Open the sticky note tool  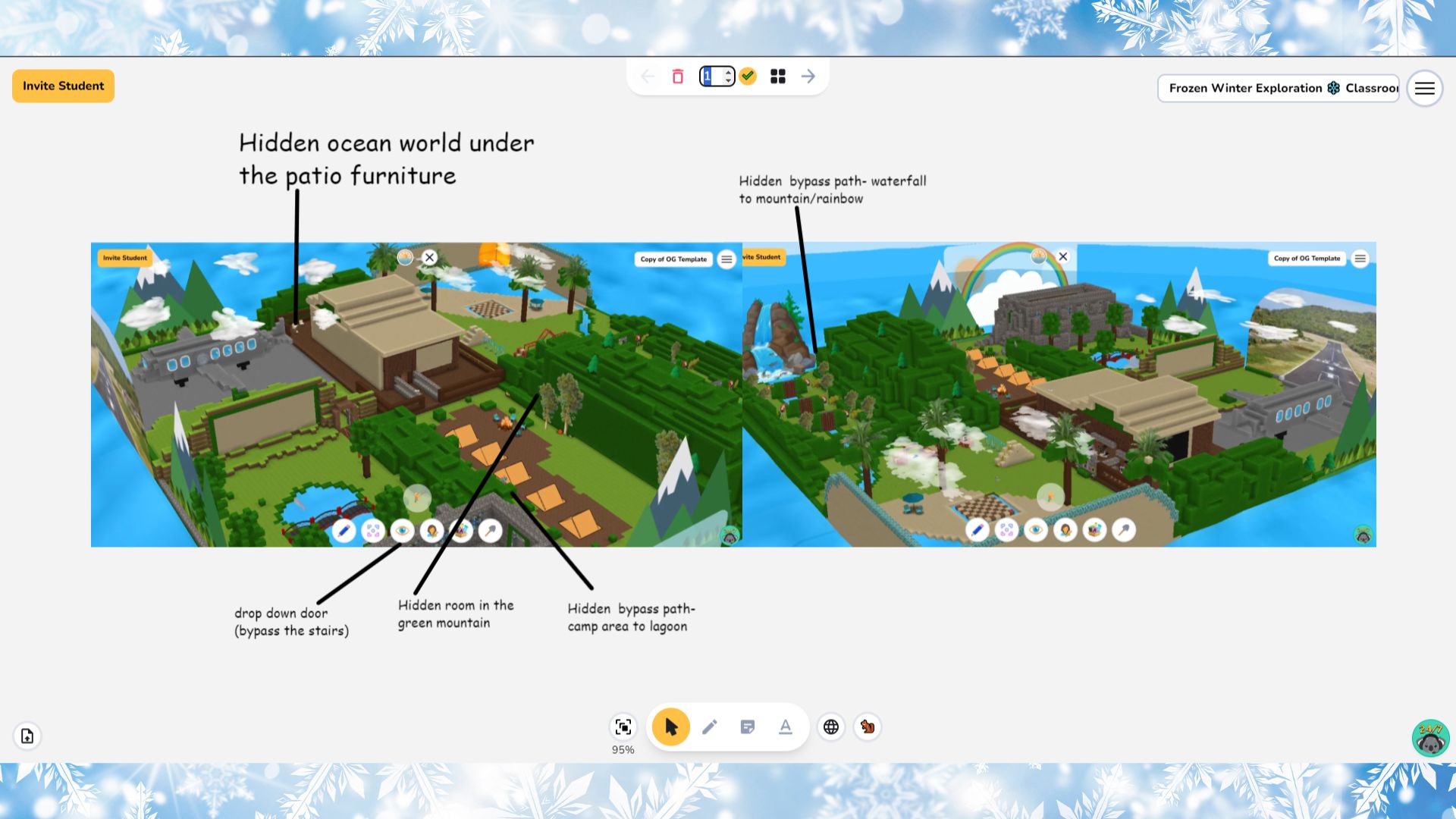pos(747,726)
